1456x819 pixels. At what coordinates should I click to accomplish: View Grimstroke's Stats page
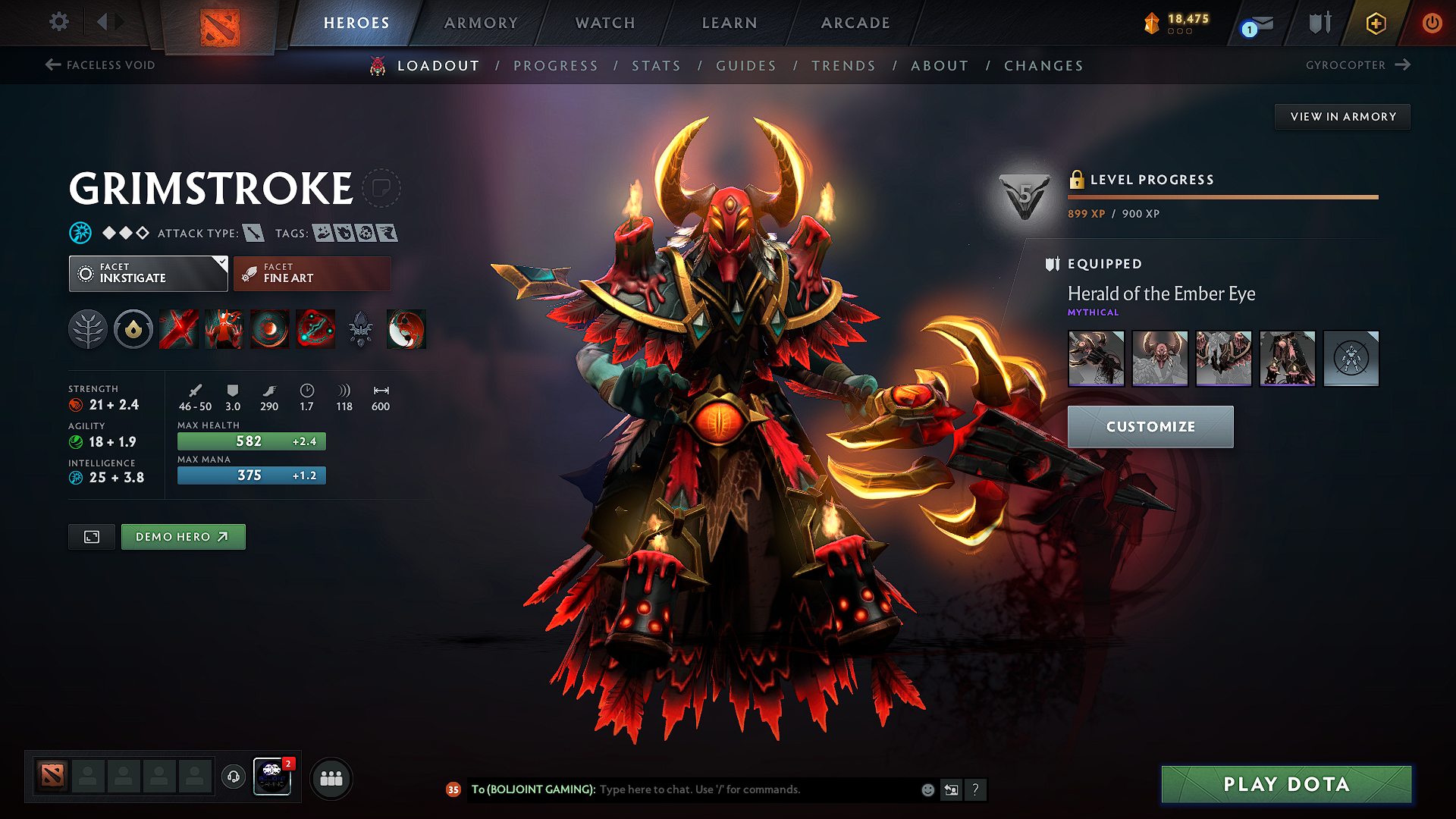(656, 66)
